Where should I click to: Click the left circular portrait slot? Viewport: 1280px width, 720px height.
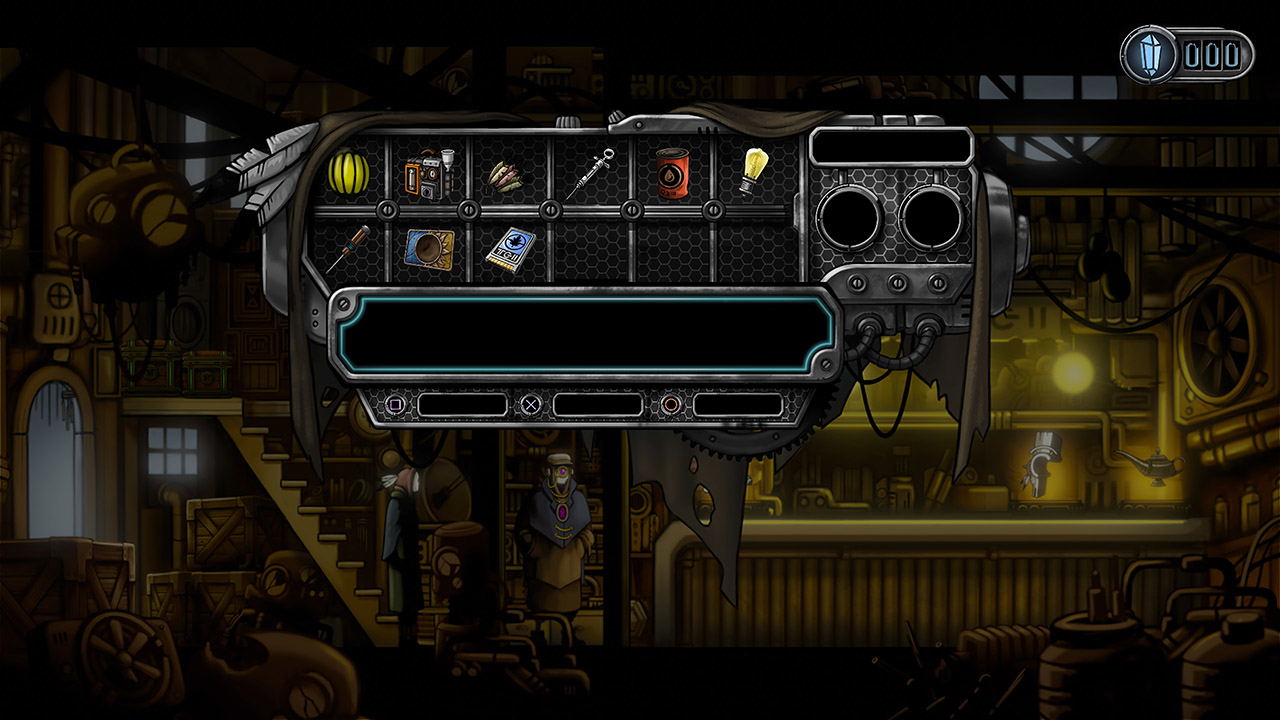[x=847, y=215]
